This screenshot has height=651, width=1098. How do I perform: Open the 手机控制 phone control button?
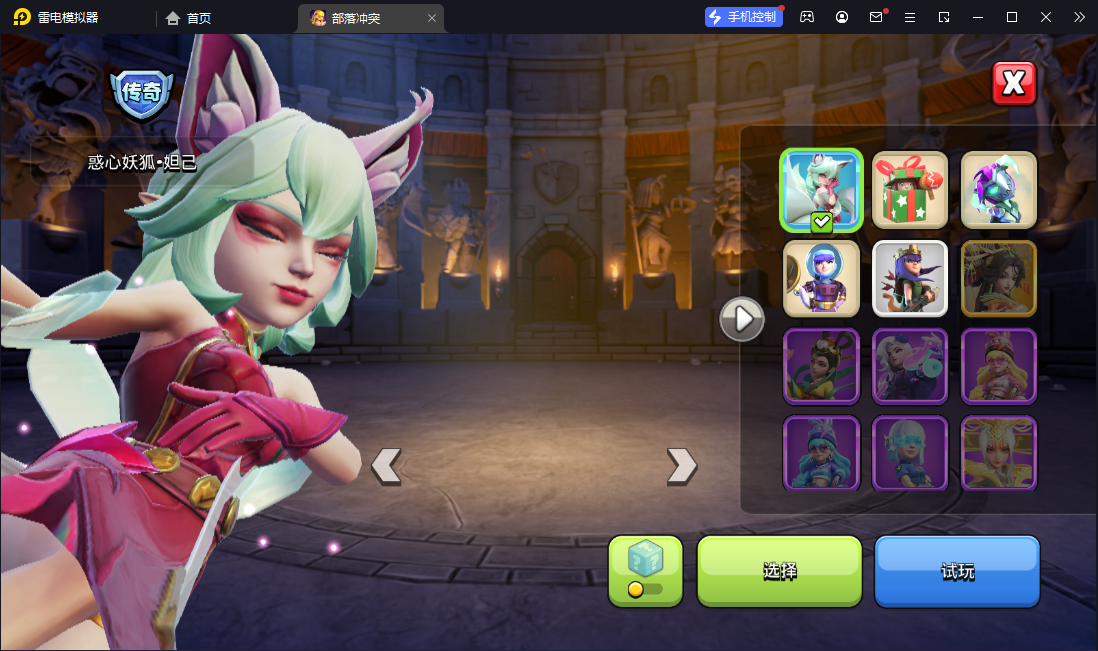point(744,17)
